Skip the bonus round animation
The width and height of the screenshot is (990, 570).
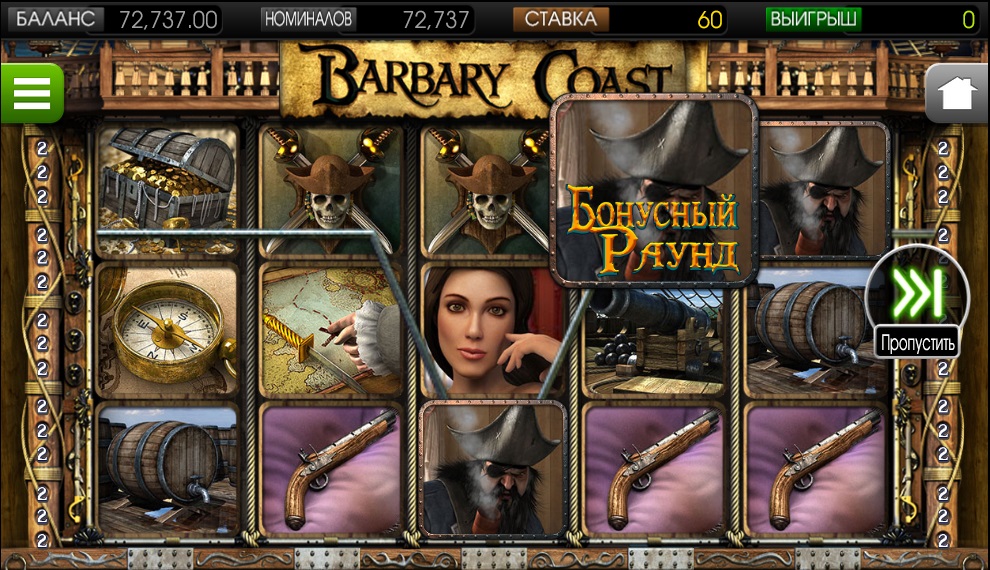pos(918,294)
